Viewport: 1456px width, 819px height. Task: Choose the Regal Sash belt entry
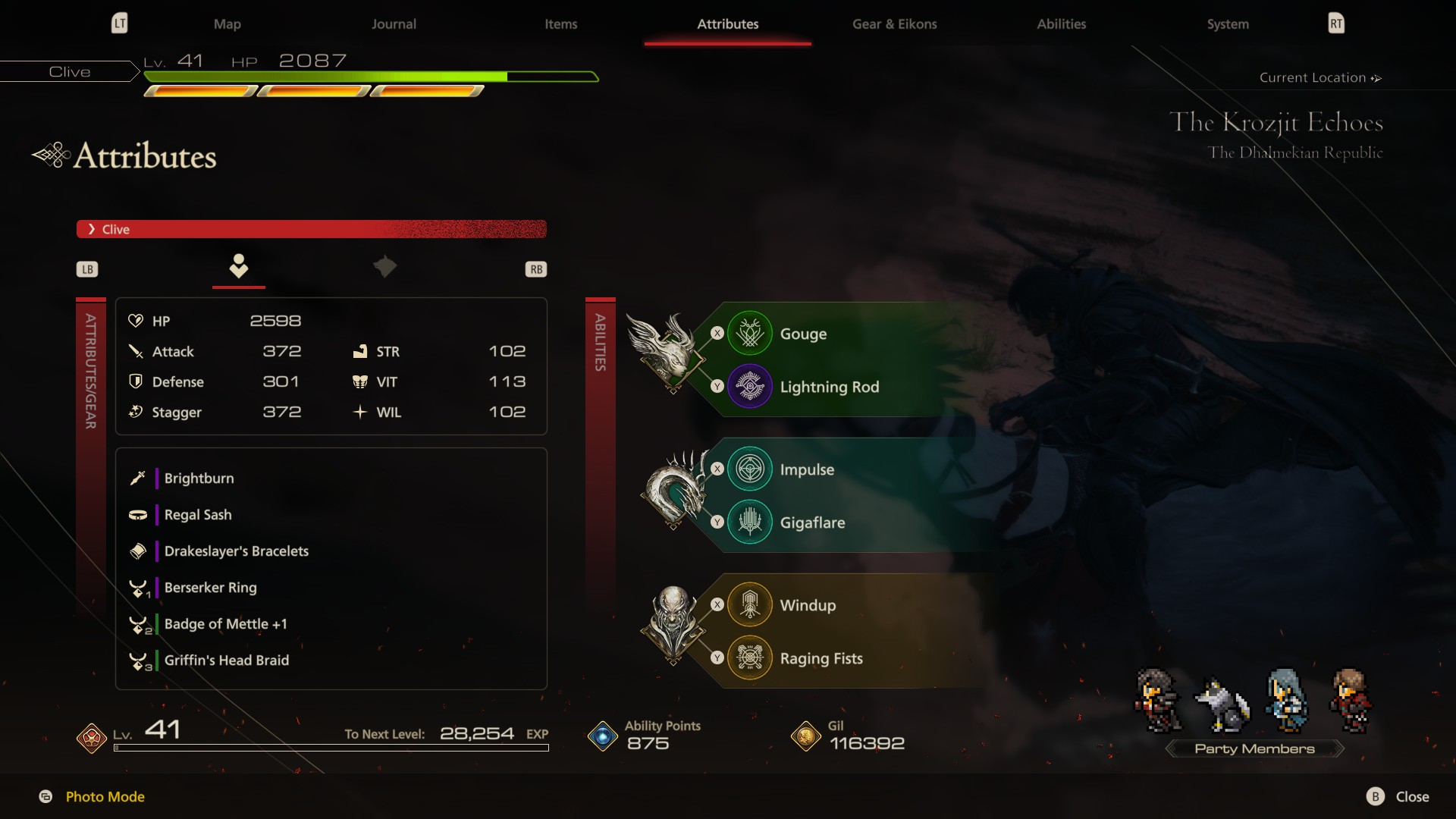pos(198,515)
